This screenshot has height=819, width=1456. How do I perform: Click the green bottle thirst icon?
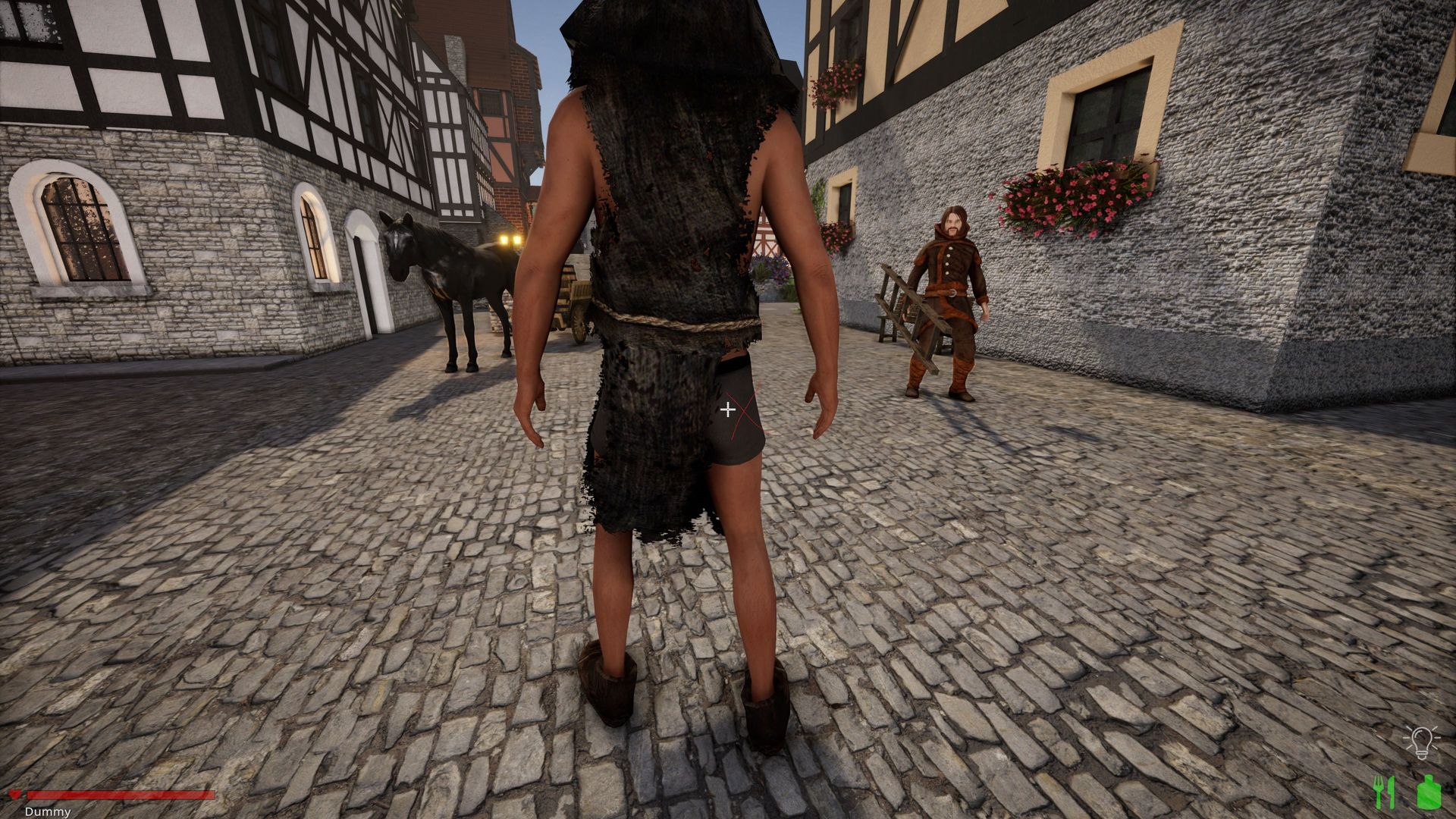pyautogui.click(x=1428, y=792)
